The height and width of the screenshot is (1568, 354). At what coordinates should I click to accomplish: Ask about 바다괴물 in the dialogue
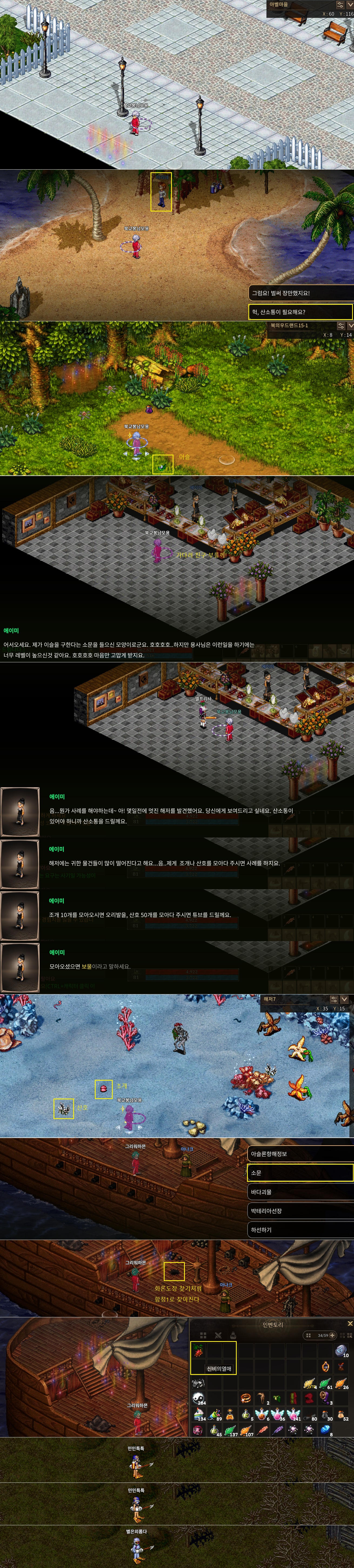click(299, 1192)
